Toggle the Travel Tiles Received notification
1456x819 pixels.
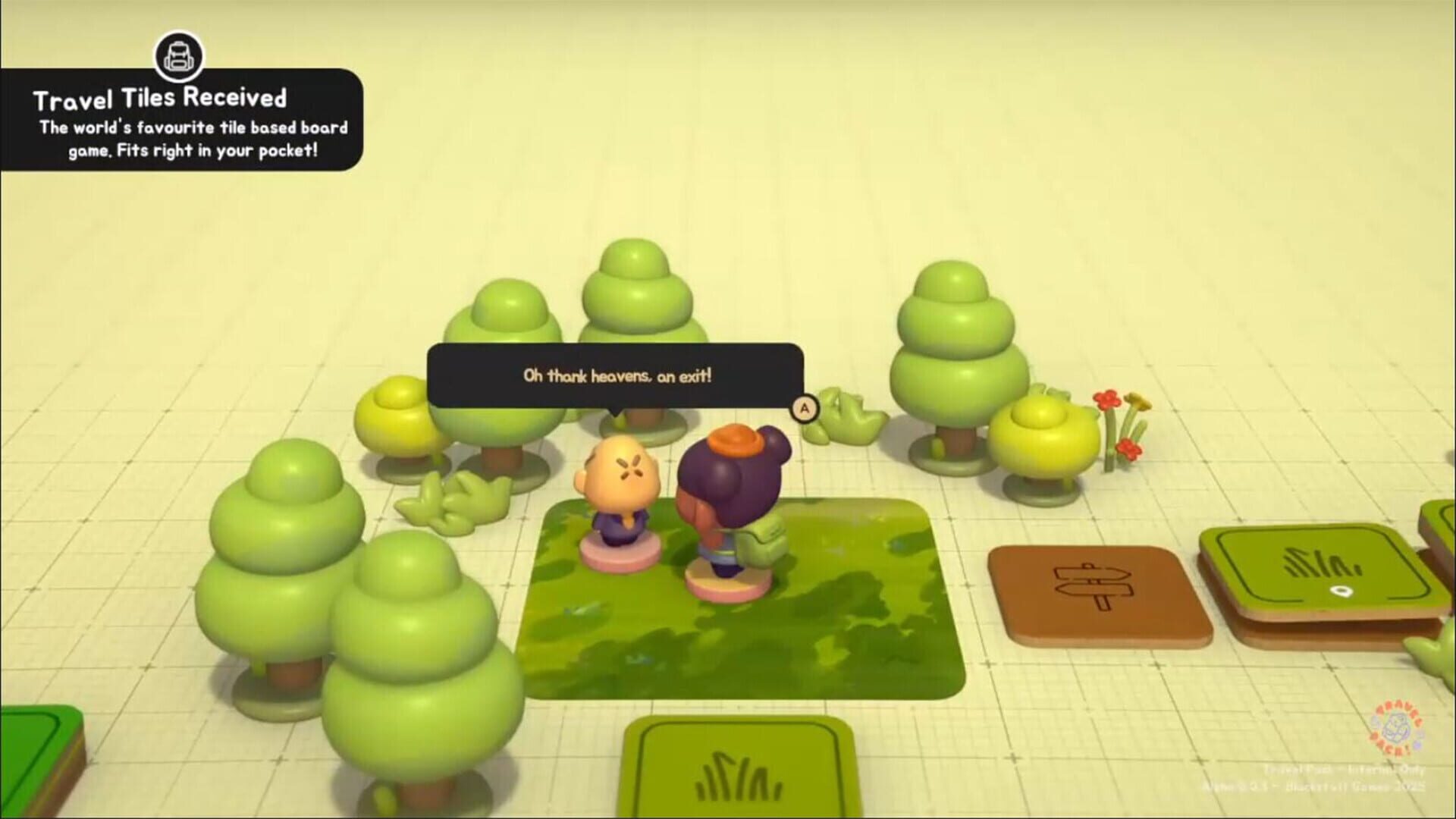tap(182, 121)
